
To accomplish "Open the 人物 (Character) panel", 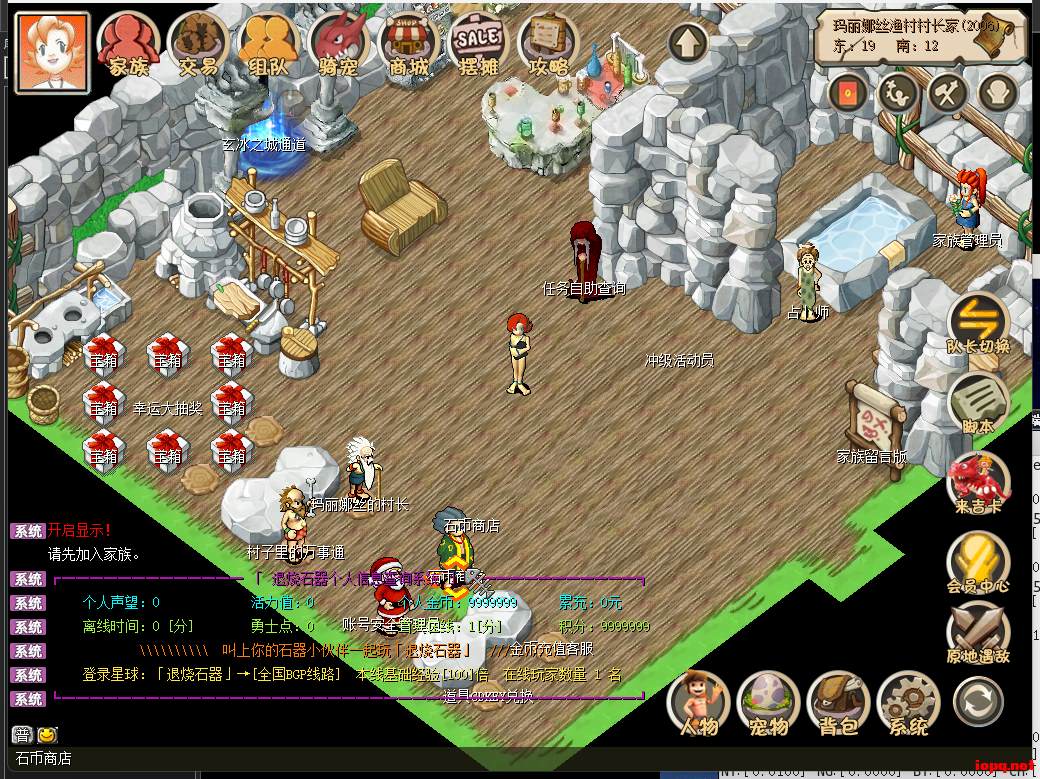I will click(x=698, y=702).
